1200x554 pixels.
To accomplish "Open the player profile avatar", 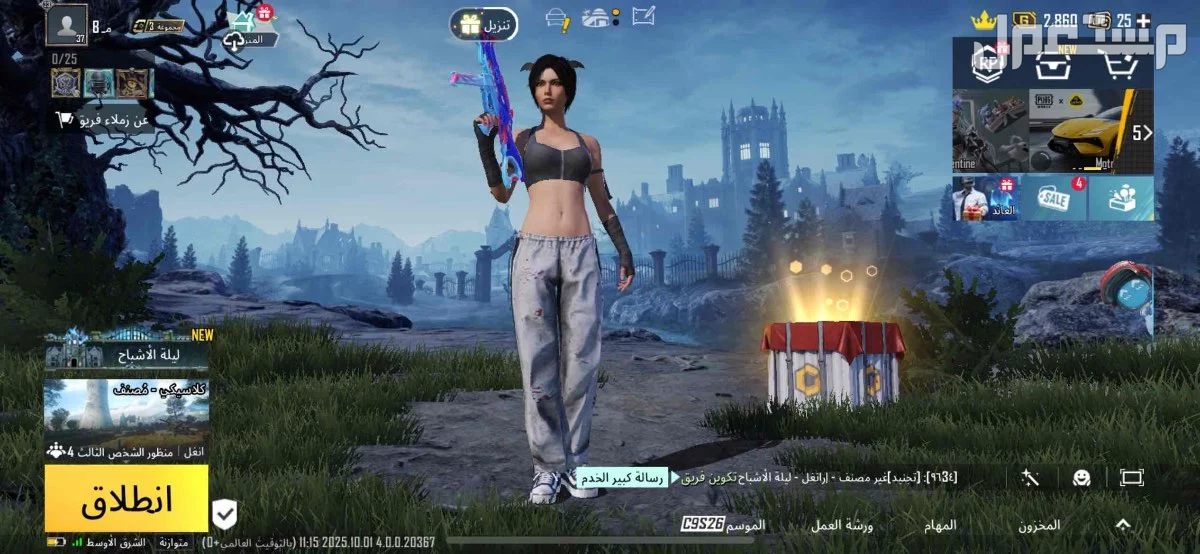I will pos(66,25).
